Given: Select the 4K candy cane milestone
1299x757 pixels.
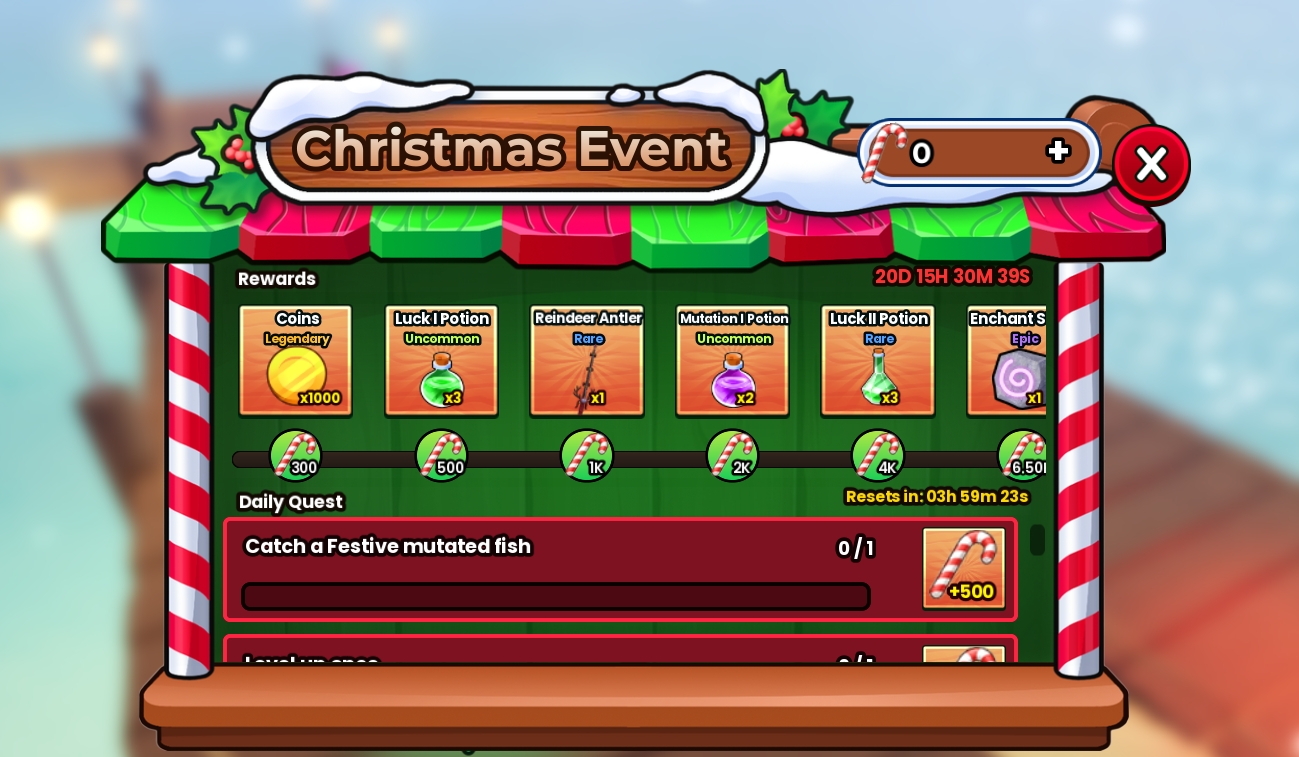Looking at the screenshot, I should click(x=878, y=455).
